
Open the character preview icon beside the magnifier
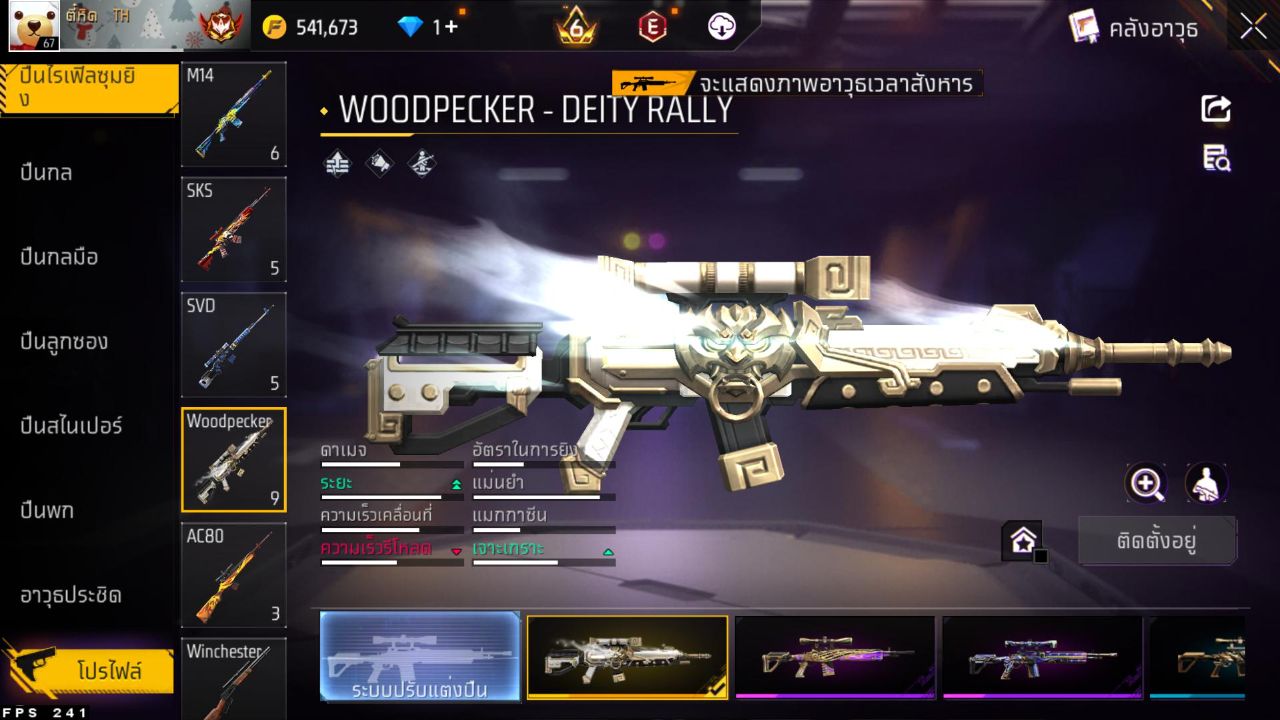point(1207,484)
